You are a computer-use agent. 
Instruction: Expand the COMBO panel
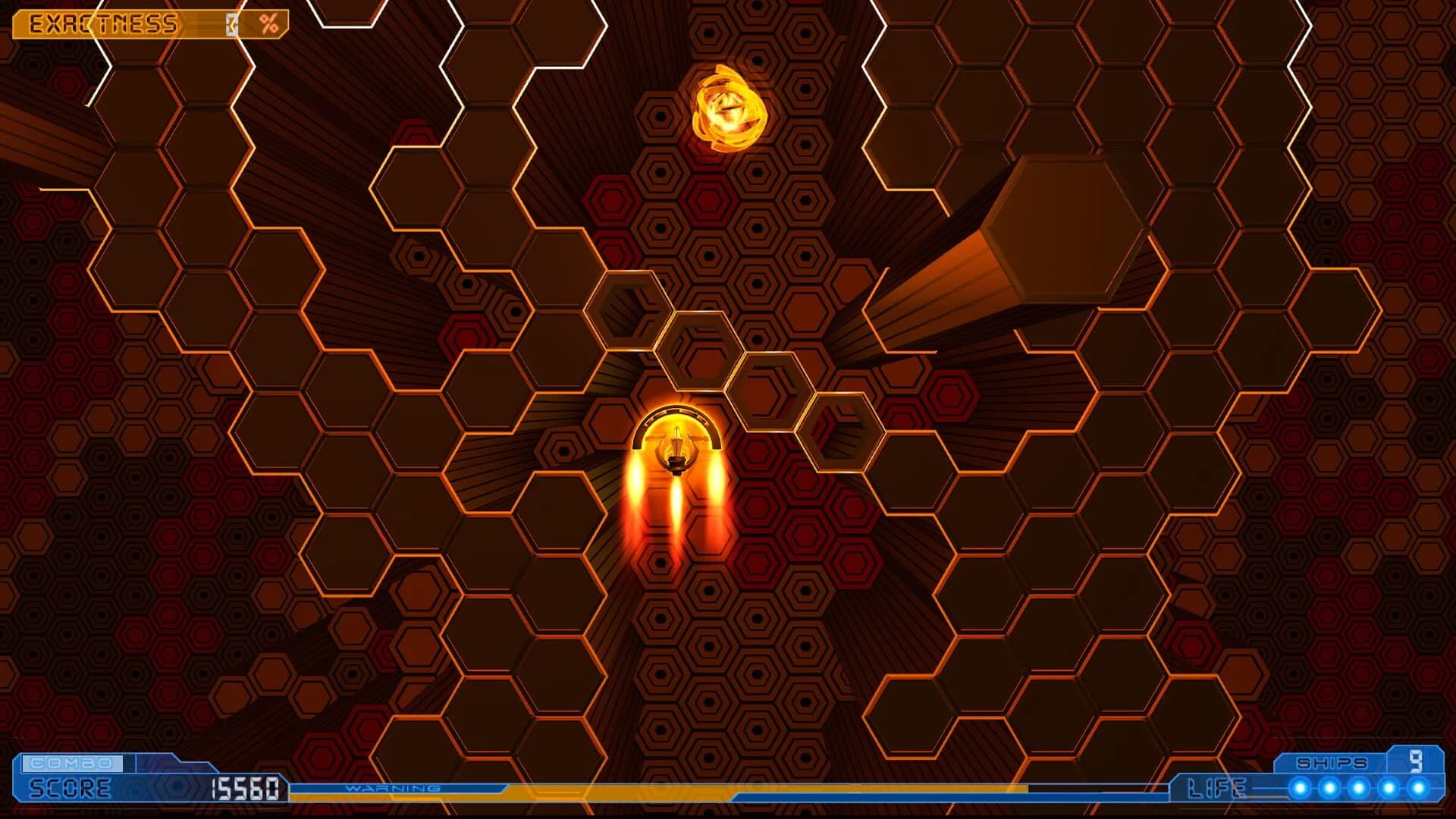point(72,764)
